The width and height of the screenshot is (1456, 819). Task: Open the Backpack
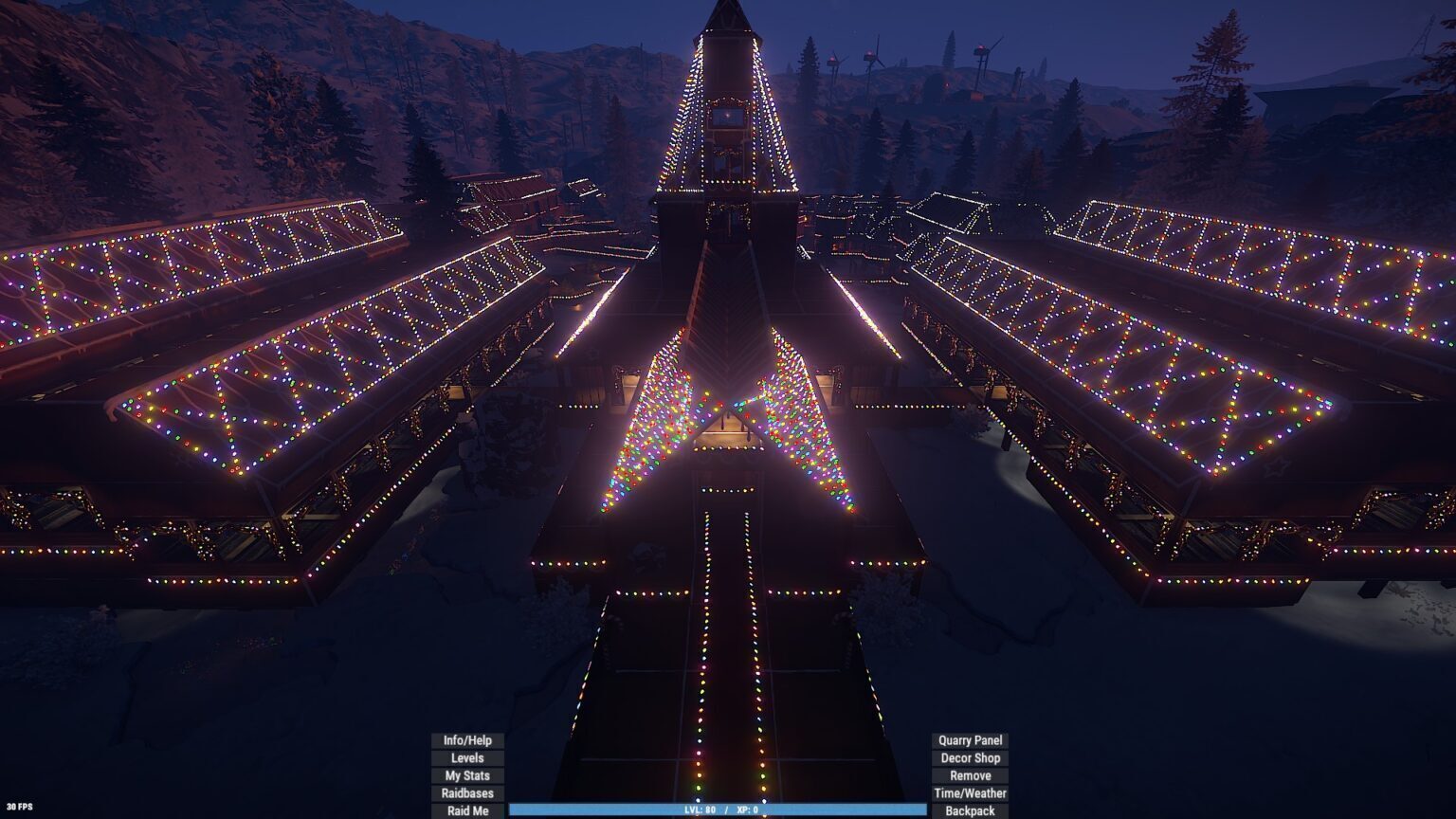tap(970, 810)
